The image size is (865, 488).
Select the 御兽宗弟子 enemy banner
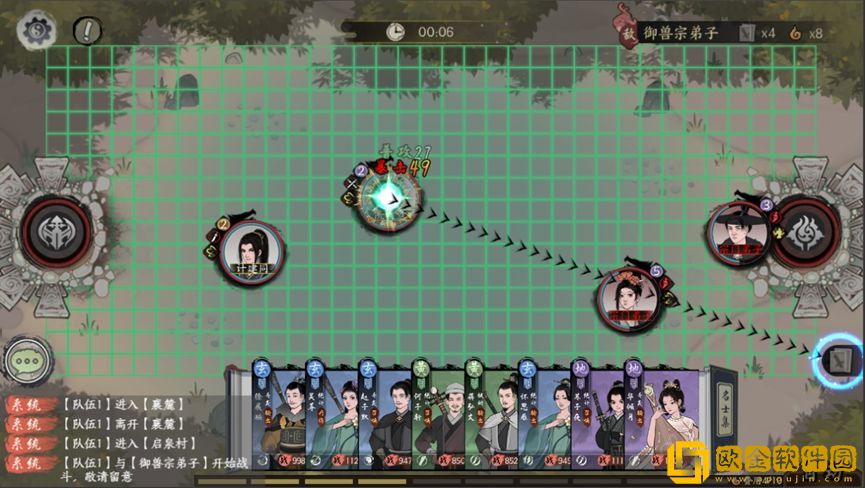pos(680,32)
